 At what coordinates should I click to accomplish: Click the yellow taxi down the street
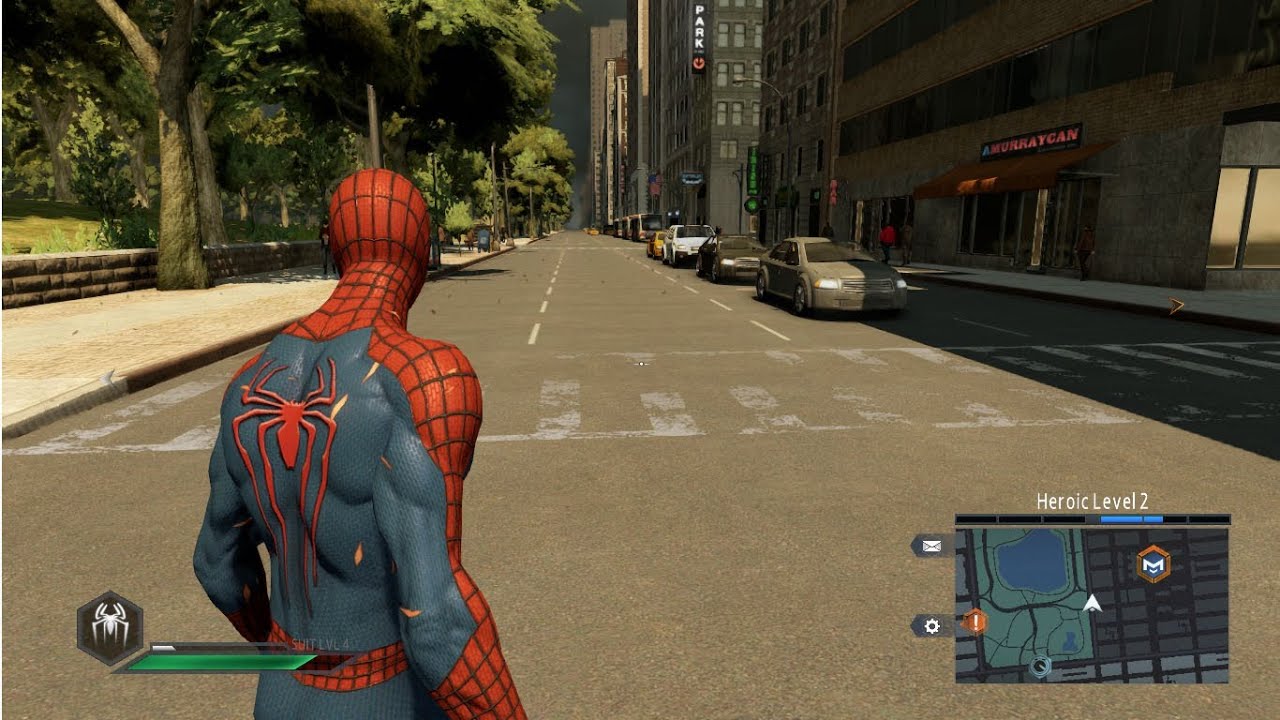point(657,243)
